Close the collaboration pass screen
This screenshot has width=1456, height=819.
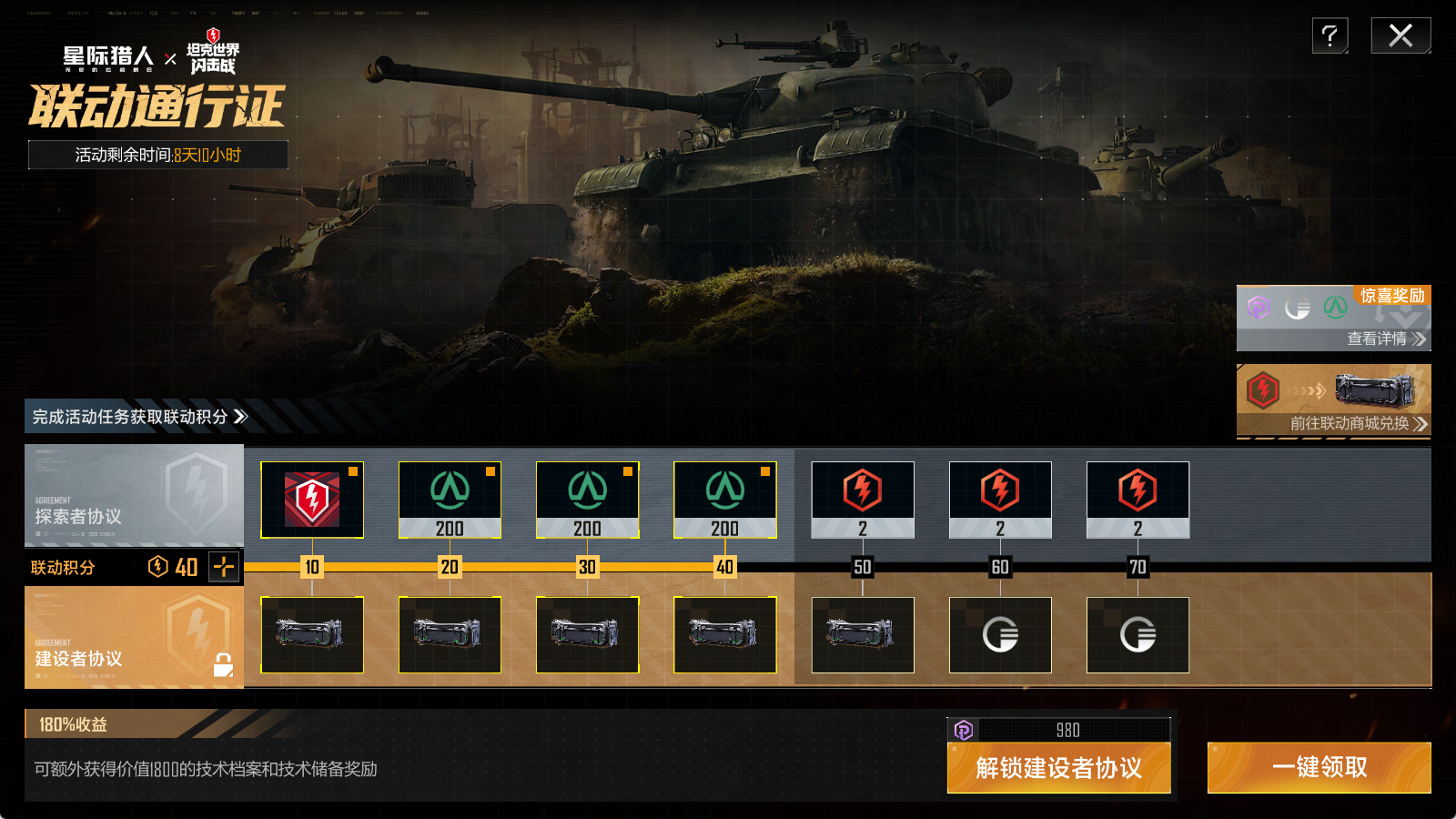click(x=1400, y=36)
